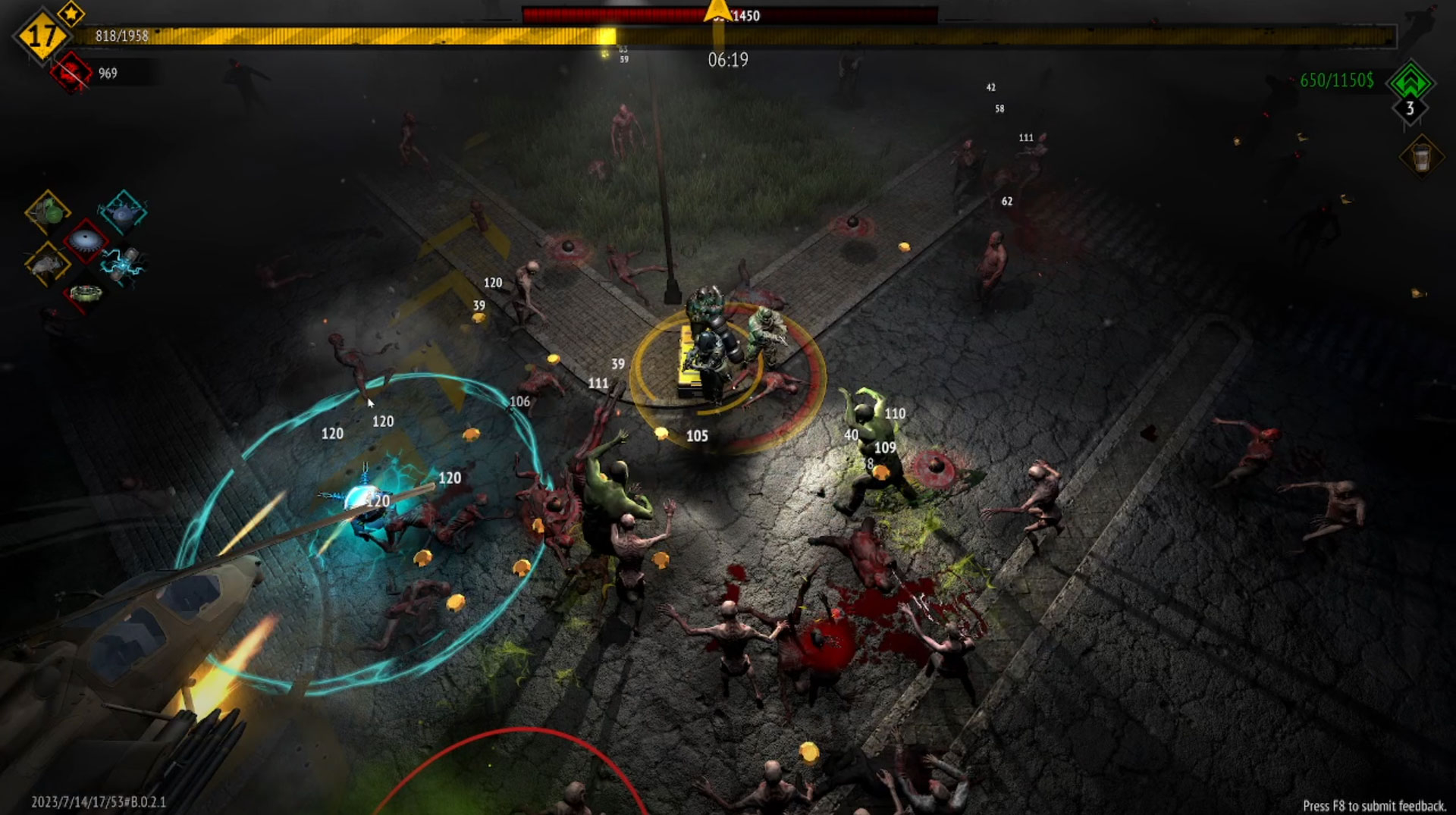Click the red skull kill counter icon

[x=72, y=74]
